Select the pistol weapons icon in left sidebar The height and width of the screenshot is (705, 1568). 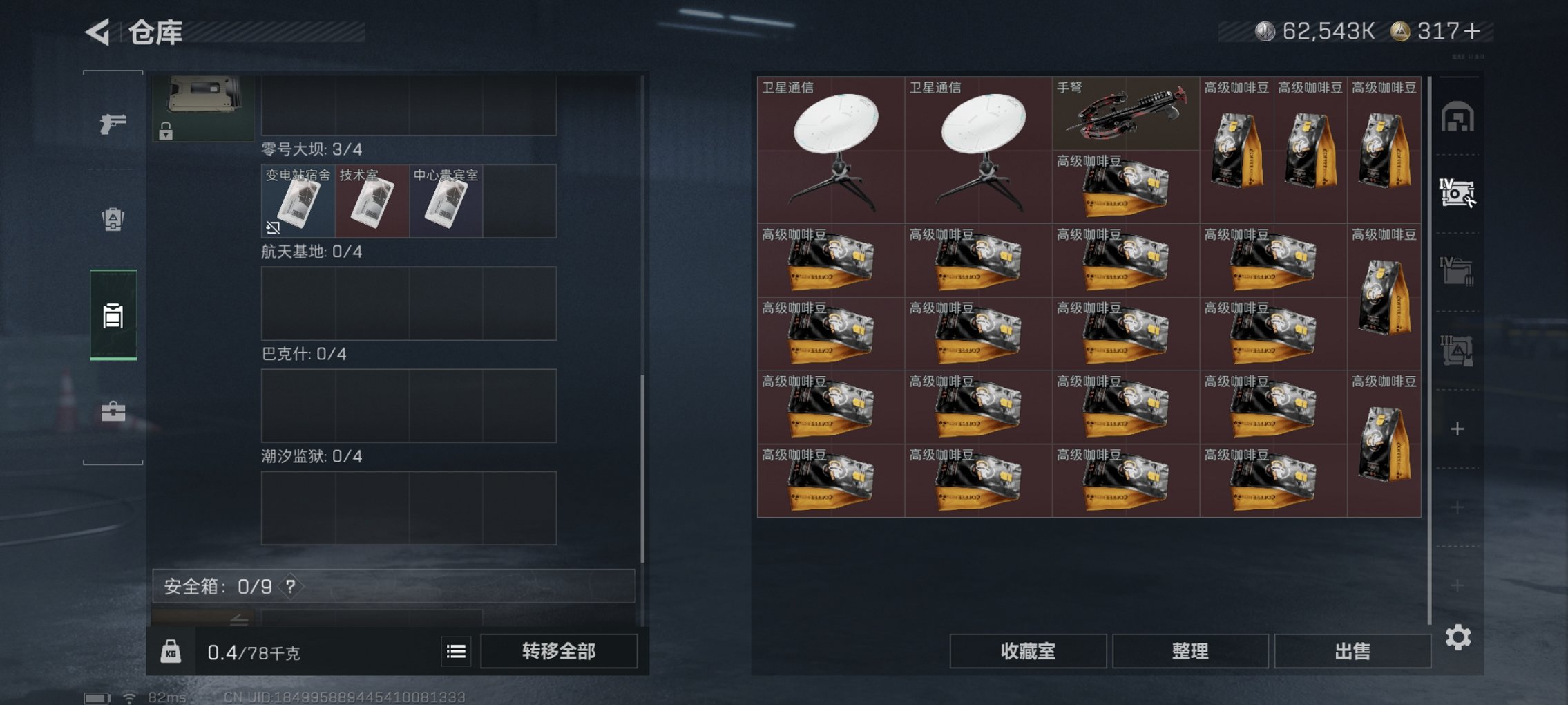click(113, 124)
